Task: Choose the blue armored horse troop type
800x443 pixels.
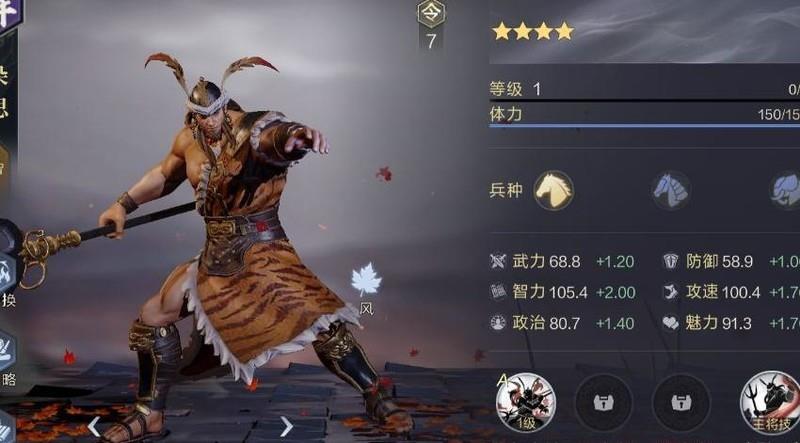Action: click(670, 190)
